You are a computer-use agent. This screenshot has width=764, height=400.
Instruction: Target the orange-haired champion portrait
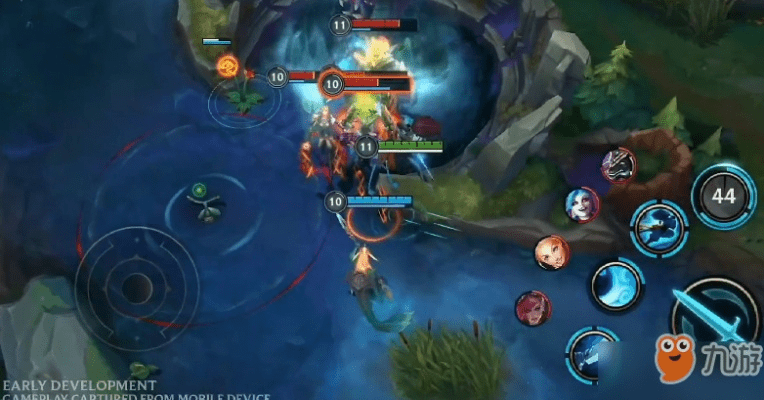(551, 252)
